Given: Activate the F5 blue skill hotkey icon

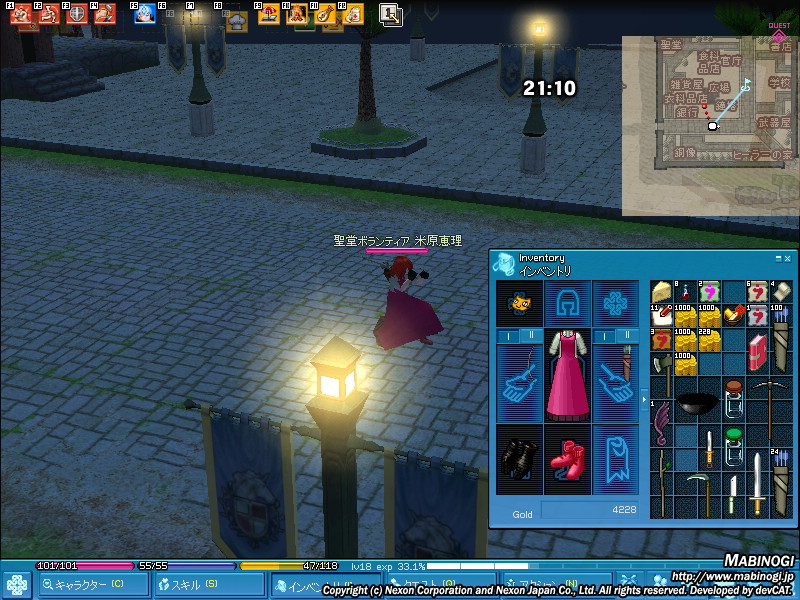Looking at the screenshot, I should [x=145, y=15].
